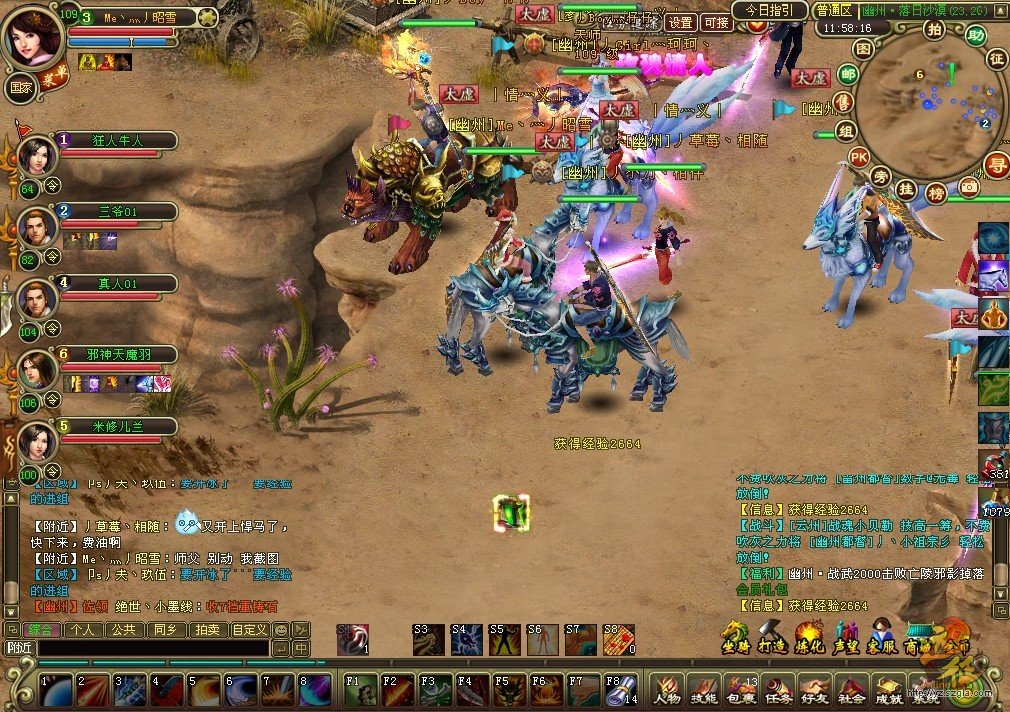Open the 打造 forging menu
Image resolution: width=1010 pixels, height=712 pixels.
(773, 638)
